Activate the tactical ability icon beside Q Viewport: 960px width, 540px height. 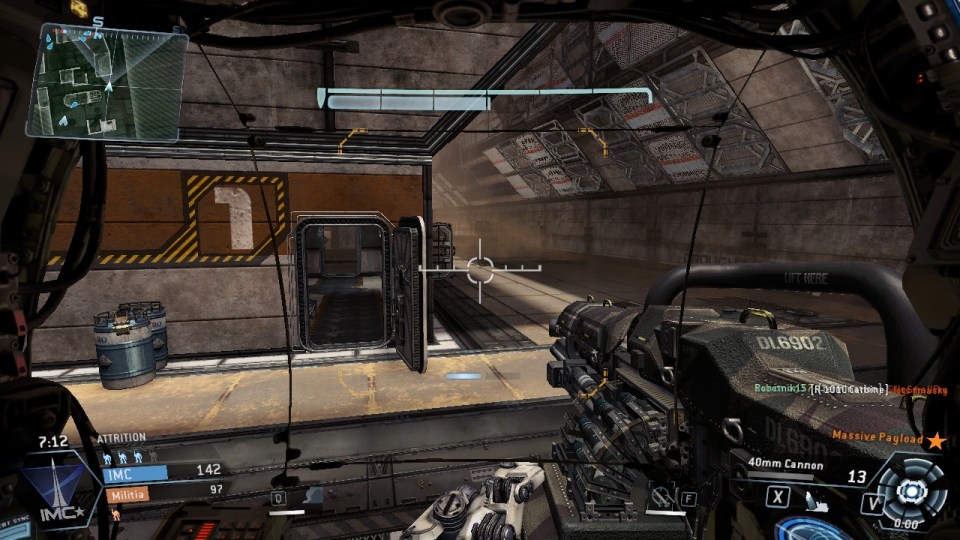[312, 496]
